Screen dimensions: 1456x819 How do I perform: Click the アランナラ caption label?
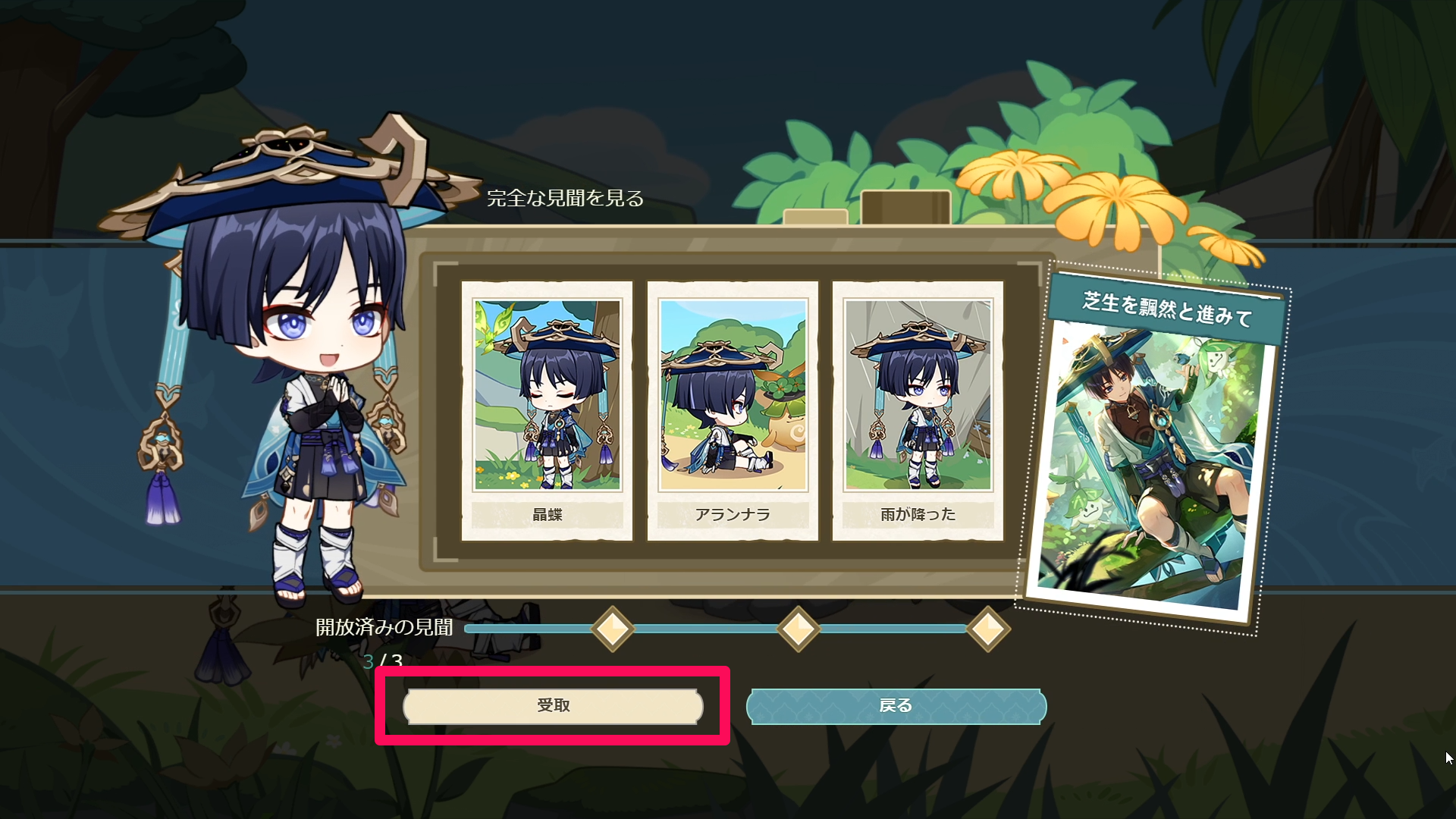tap(733, 514)
